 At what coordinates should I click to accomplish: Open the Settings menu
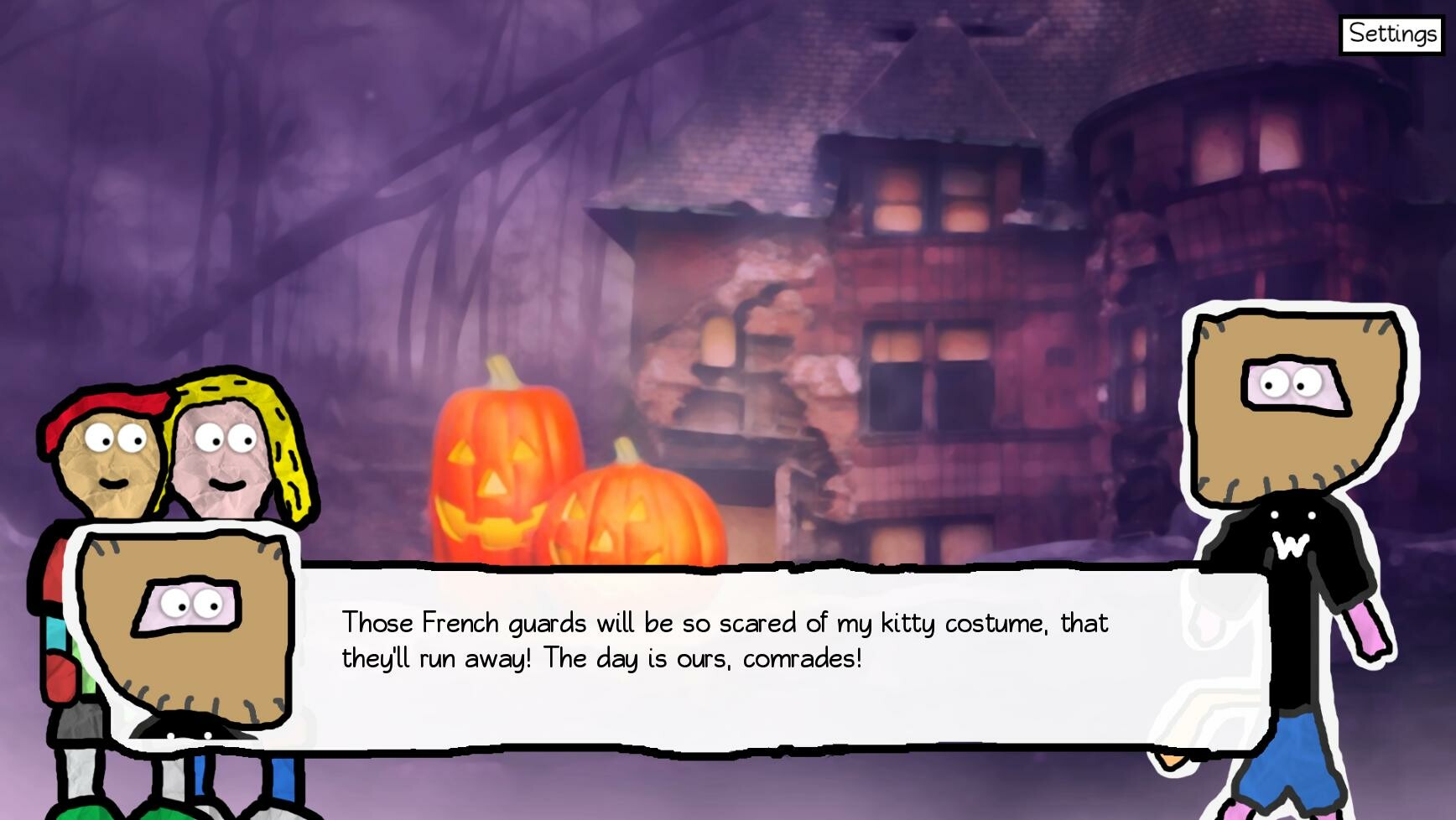[1390, 34]
